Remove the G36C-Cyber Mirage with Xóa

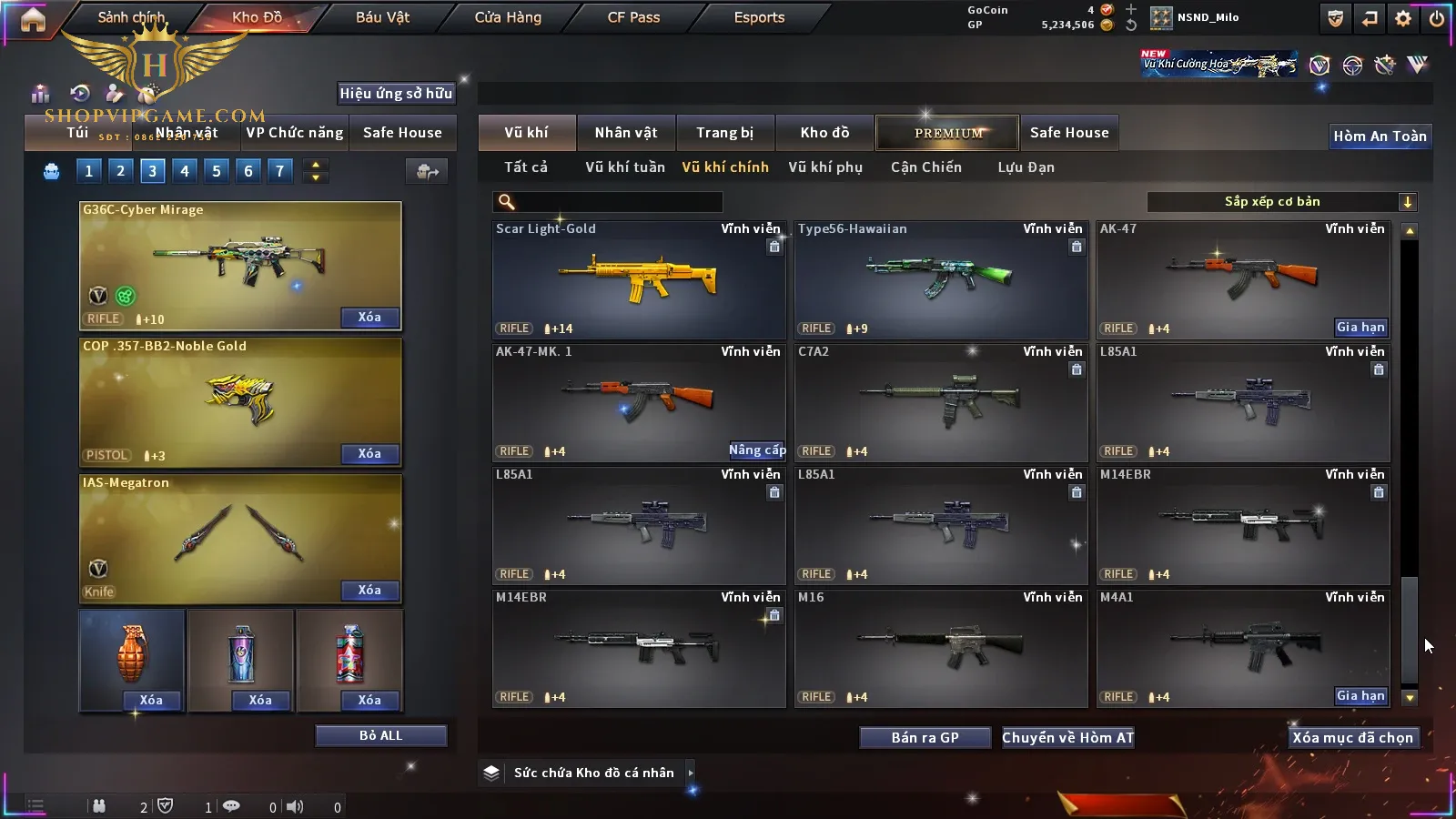[369, 318]
